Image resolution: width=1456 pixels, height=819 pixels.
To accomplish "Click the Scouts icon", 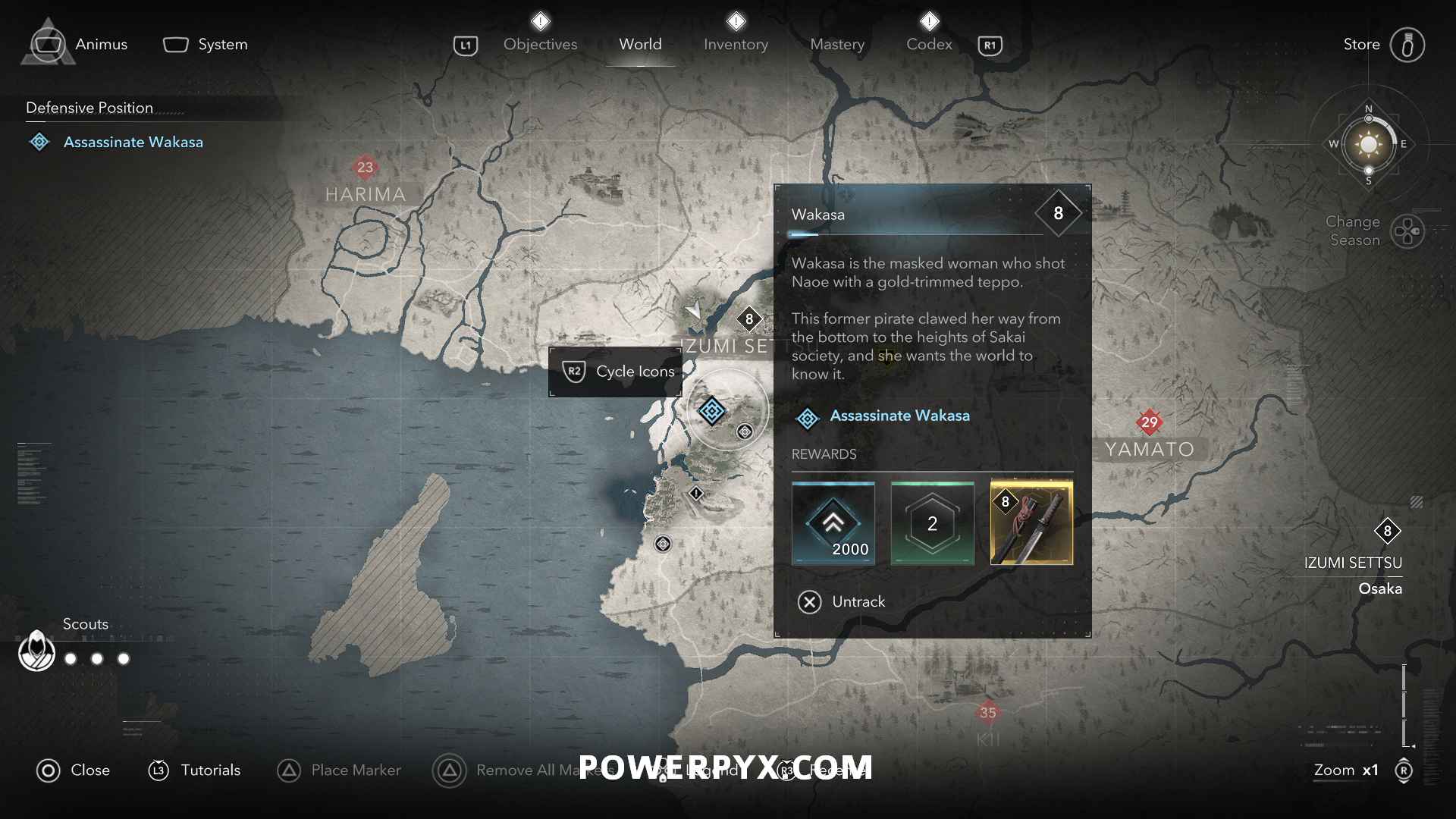I will [36, 651].
